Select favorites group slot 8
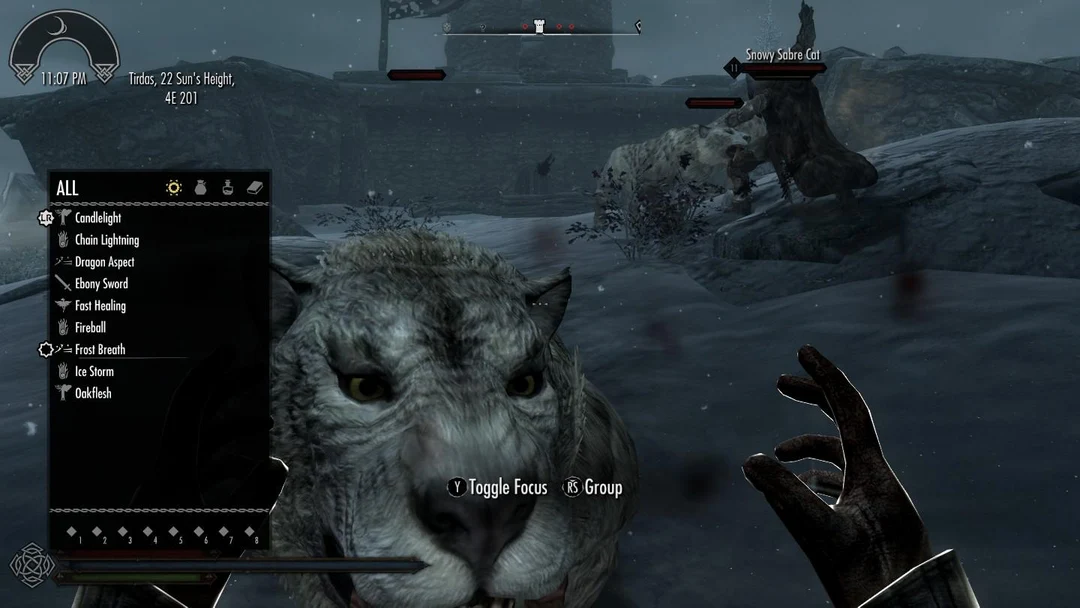The width and height of the screenshot is (1080, 608). (250, 534)
